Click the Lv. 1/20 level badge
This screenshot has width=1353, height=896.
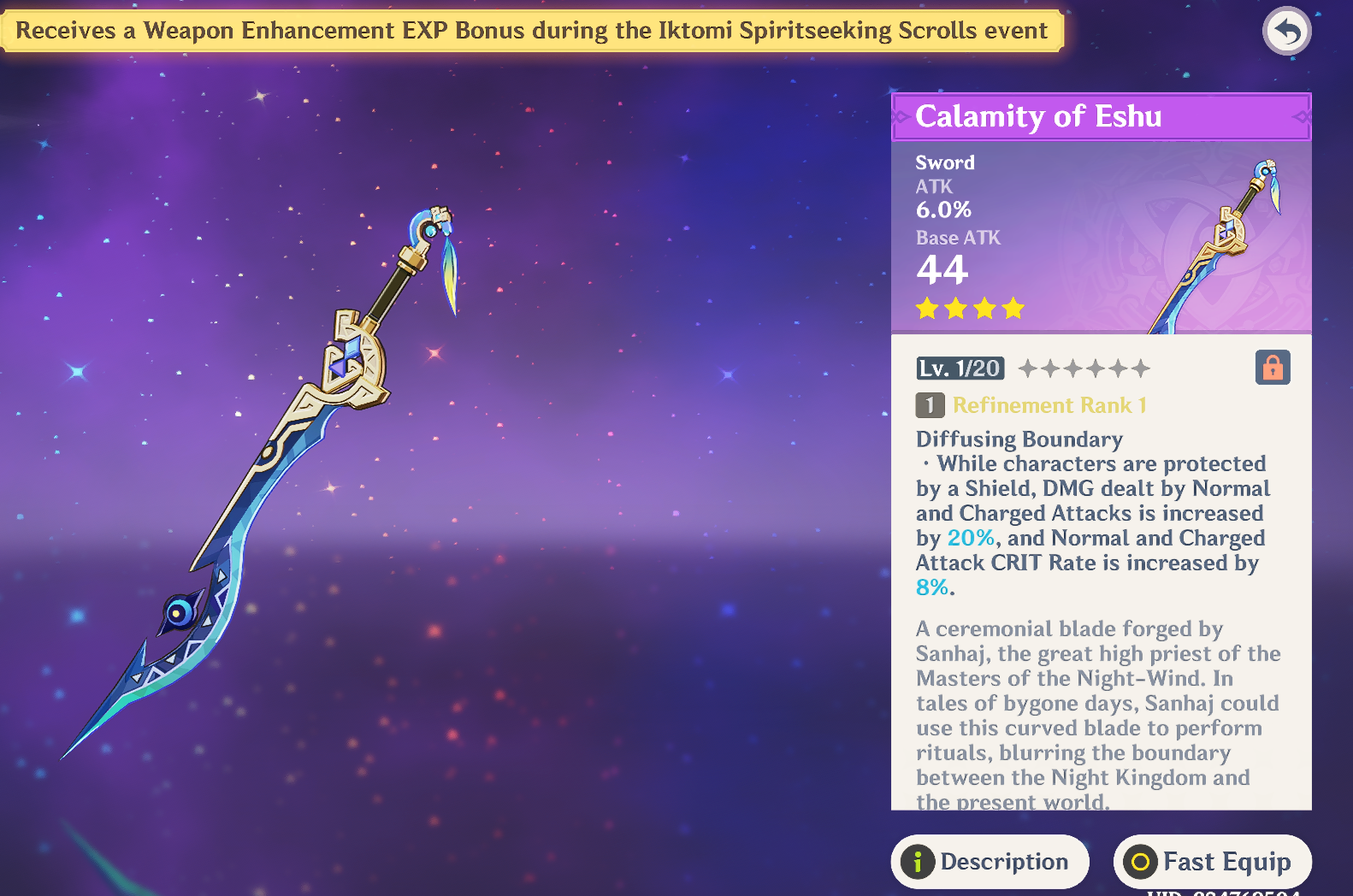962,367
